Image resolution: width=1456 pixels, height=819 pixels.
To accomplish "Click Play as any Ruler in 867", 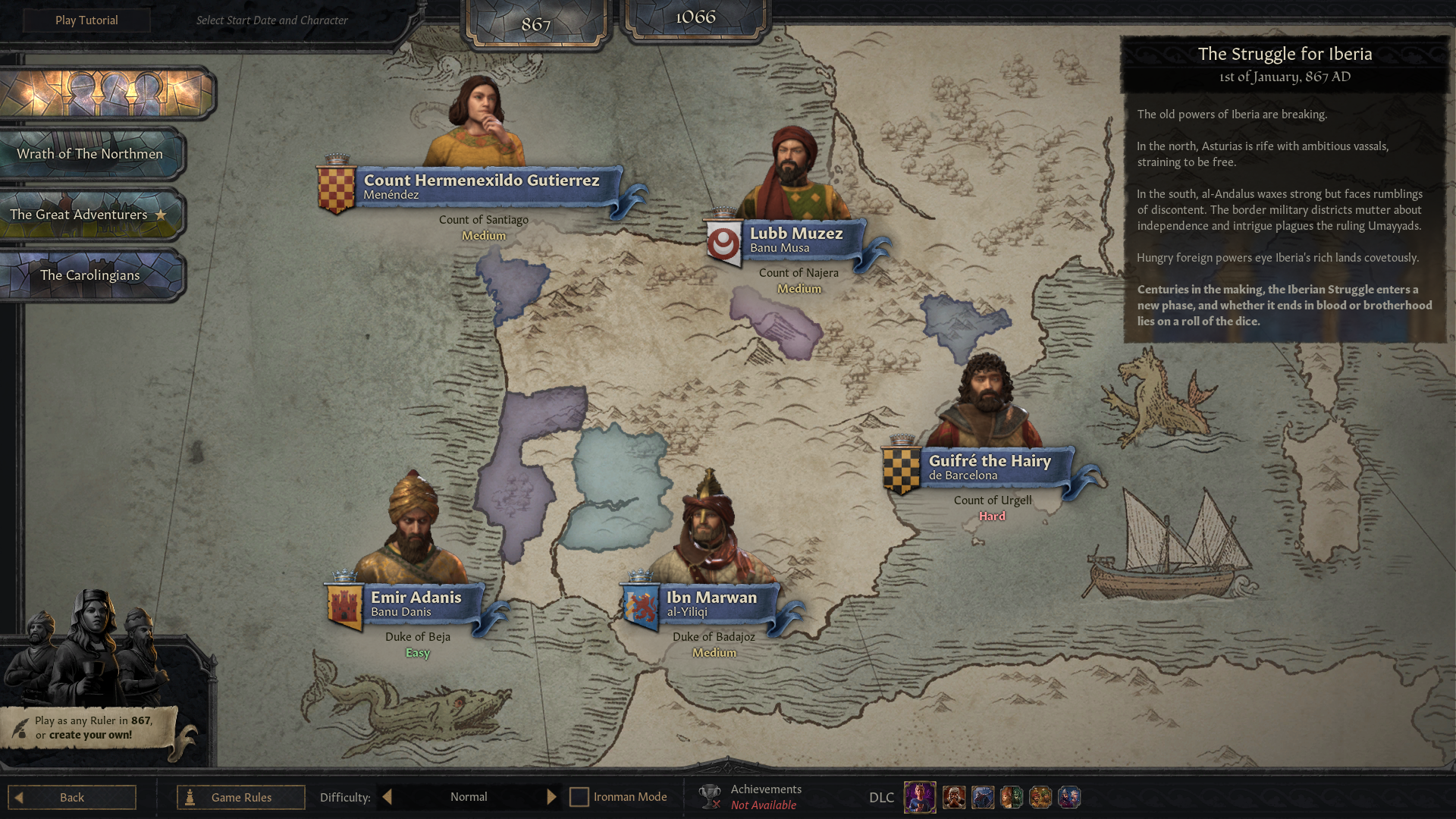I will click(x=93, y=727).
